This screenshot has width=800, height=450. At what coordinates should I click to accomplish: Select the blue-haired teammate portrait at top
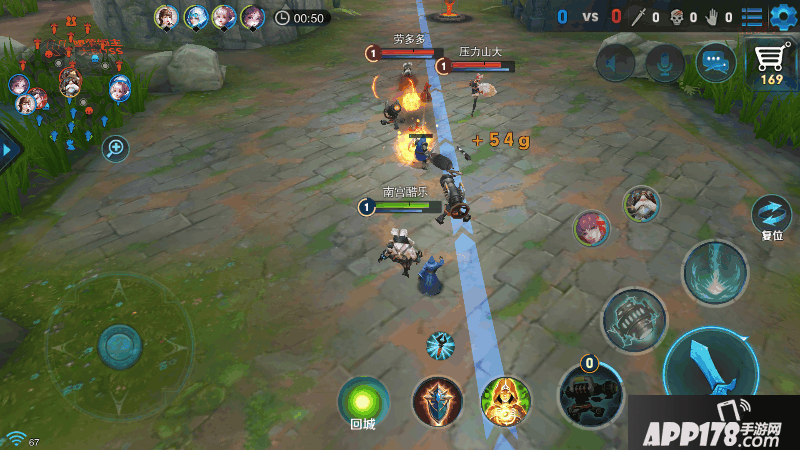195,16
